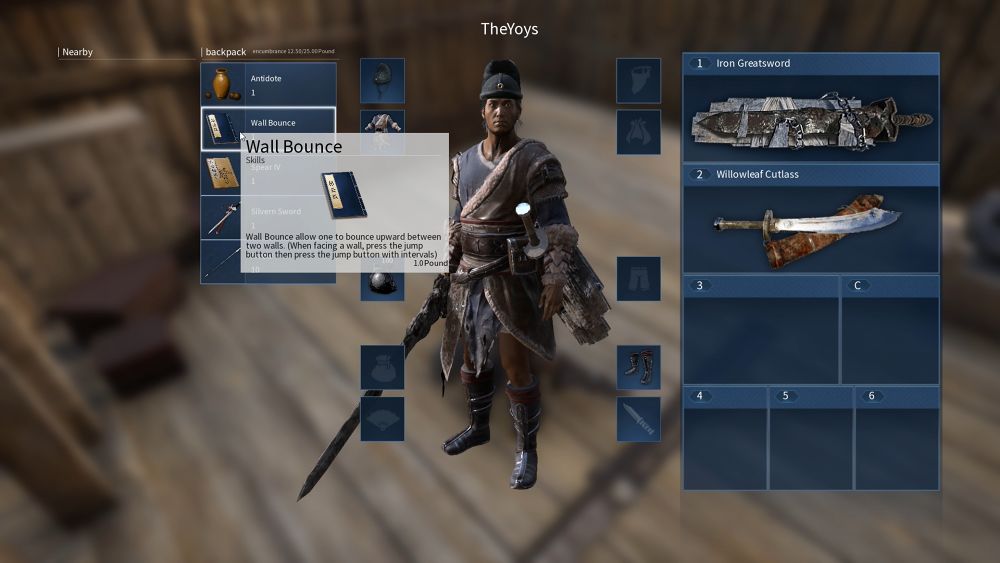Click the empty pouch equipment slot
The height and width of the screenshot is (563, 1000).
point(382,367)
